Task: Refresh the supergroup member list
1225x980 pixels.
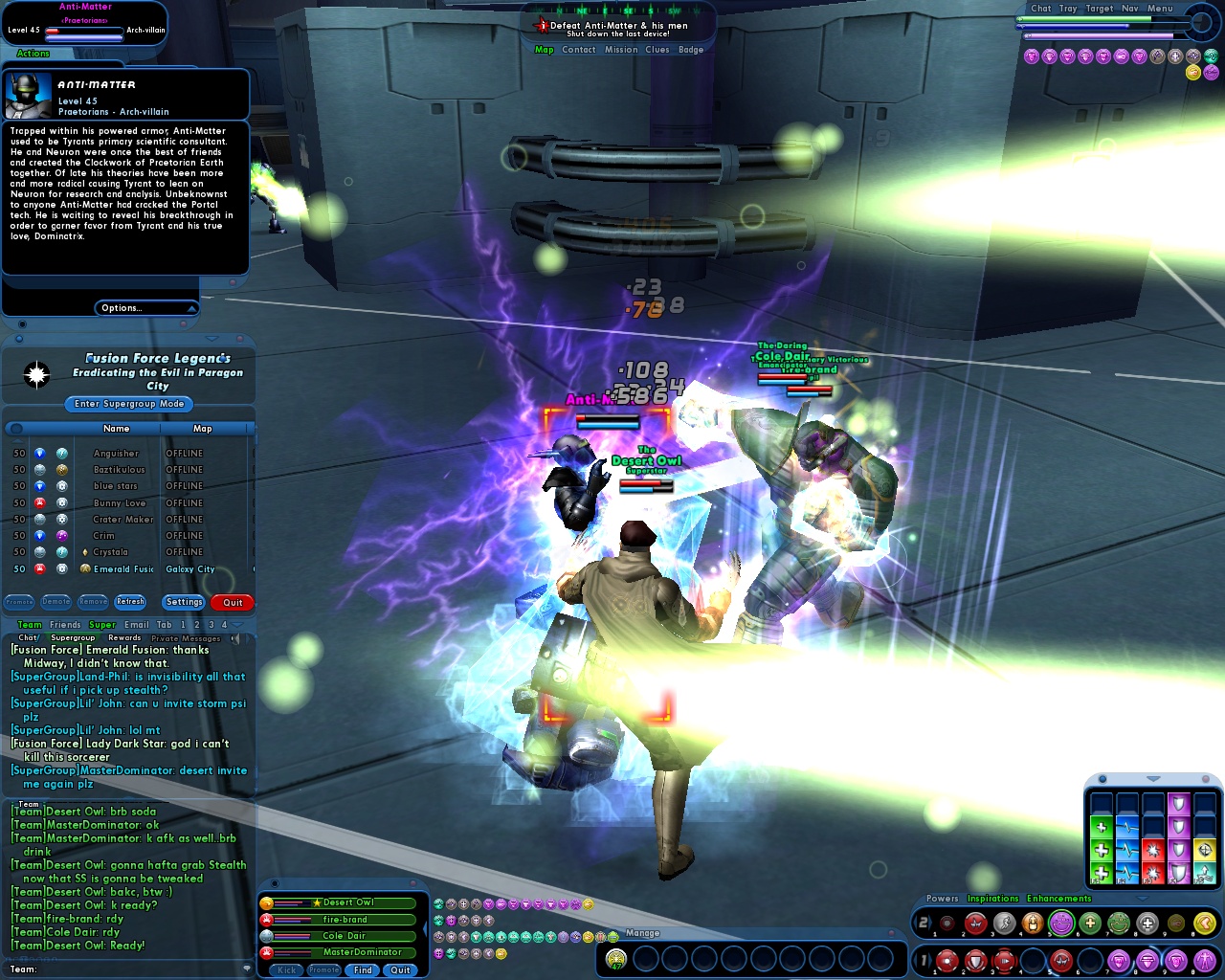Action: [x=130, y=601]
